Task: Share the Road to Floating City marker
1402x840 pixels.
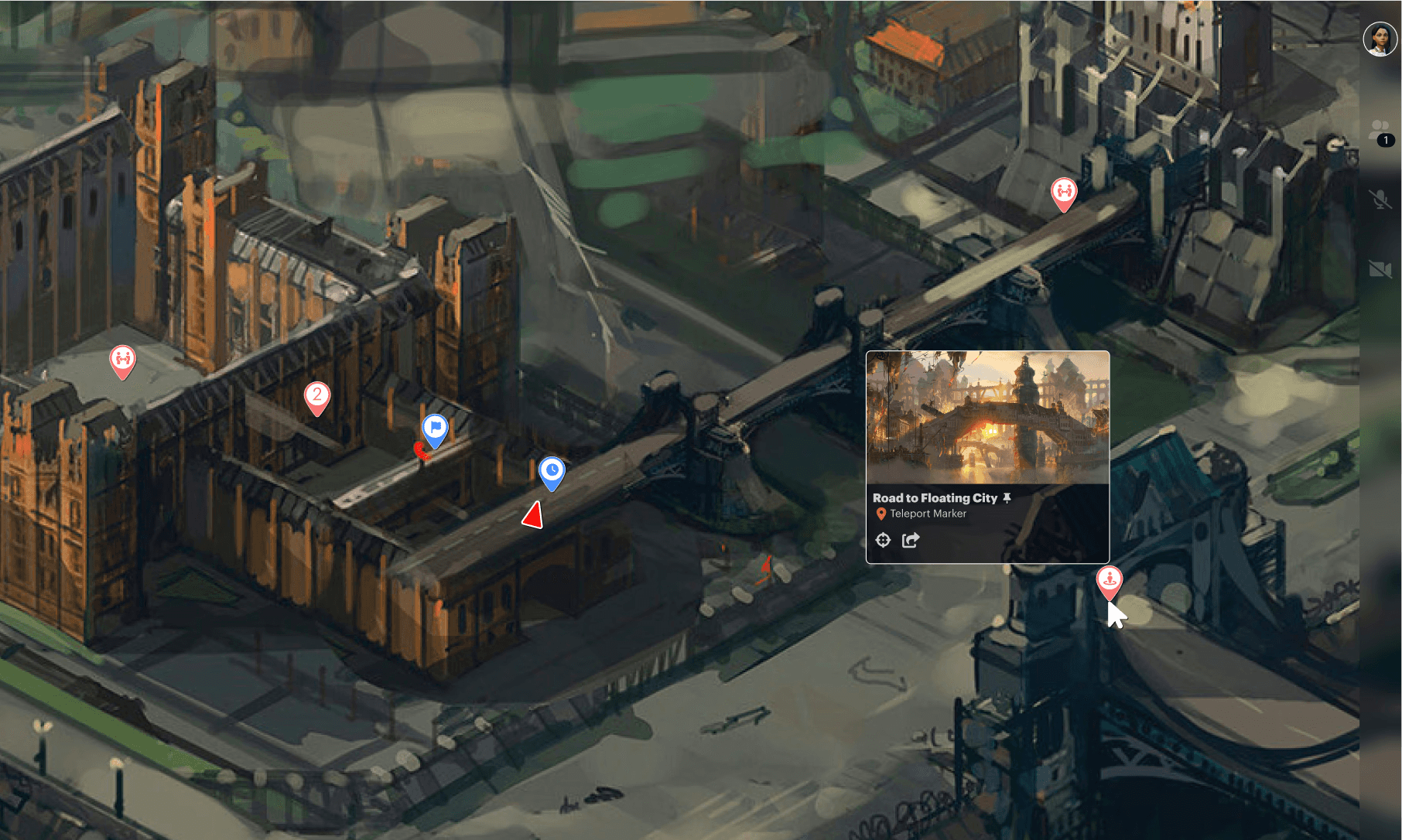Action: point(911,540)
